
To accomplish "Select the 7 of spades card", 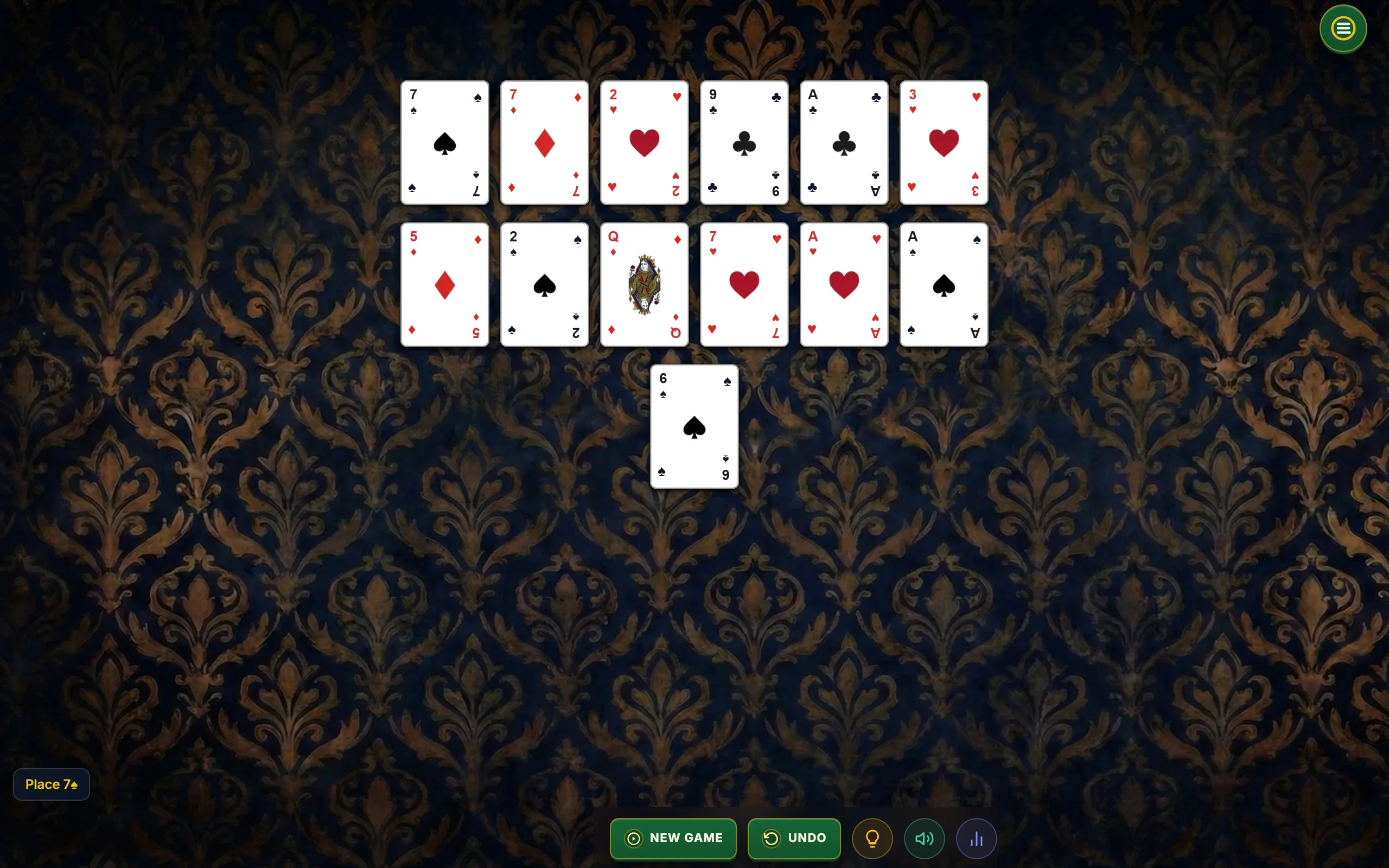I will click(x=445, y=142).
